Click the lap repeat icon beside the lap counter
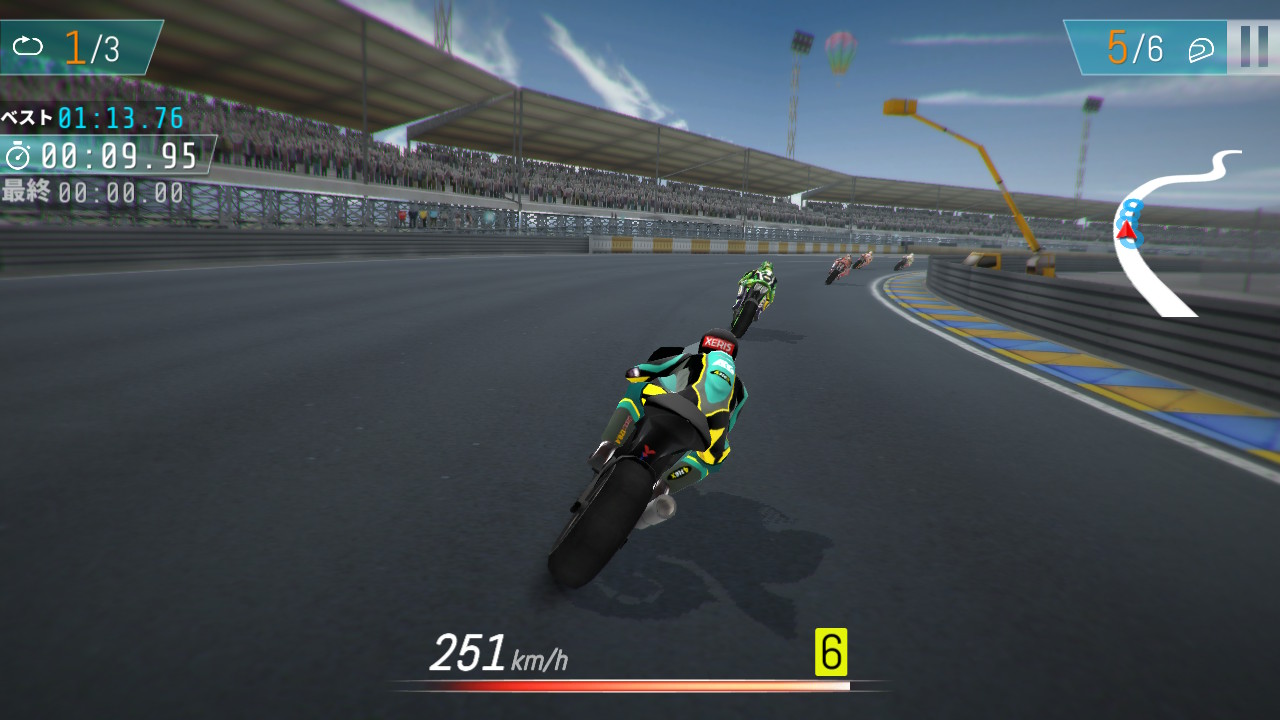Viewport: 1280px width, 720px height. pyautogui.click(x=30, y=44)
